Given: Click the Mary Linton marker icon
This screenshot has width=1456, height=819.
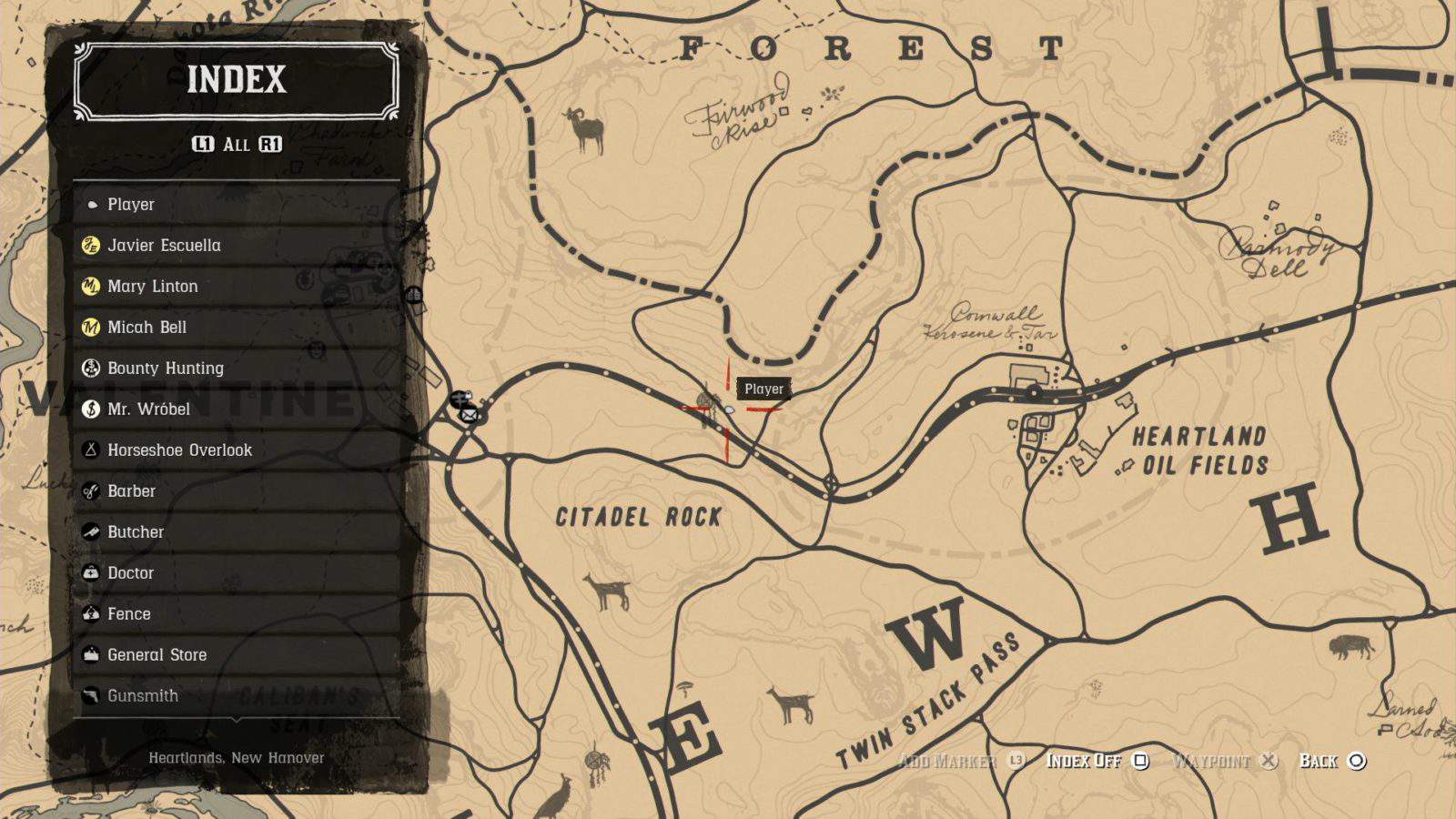Looking at the screenshot, I should pos(91,286).
